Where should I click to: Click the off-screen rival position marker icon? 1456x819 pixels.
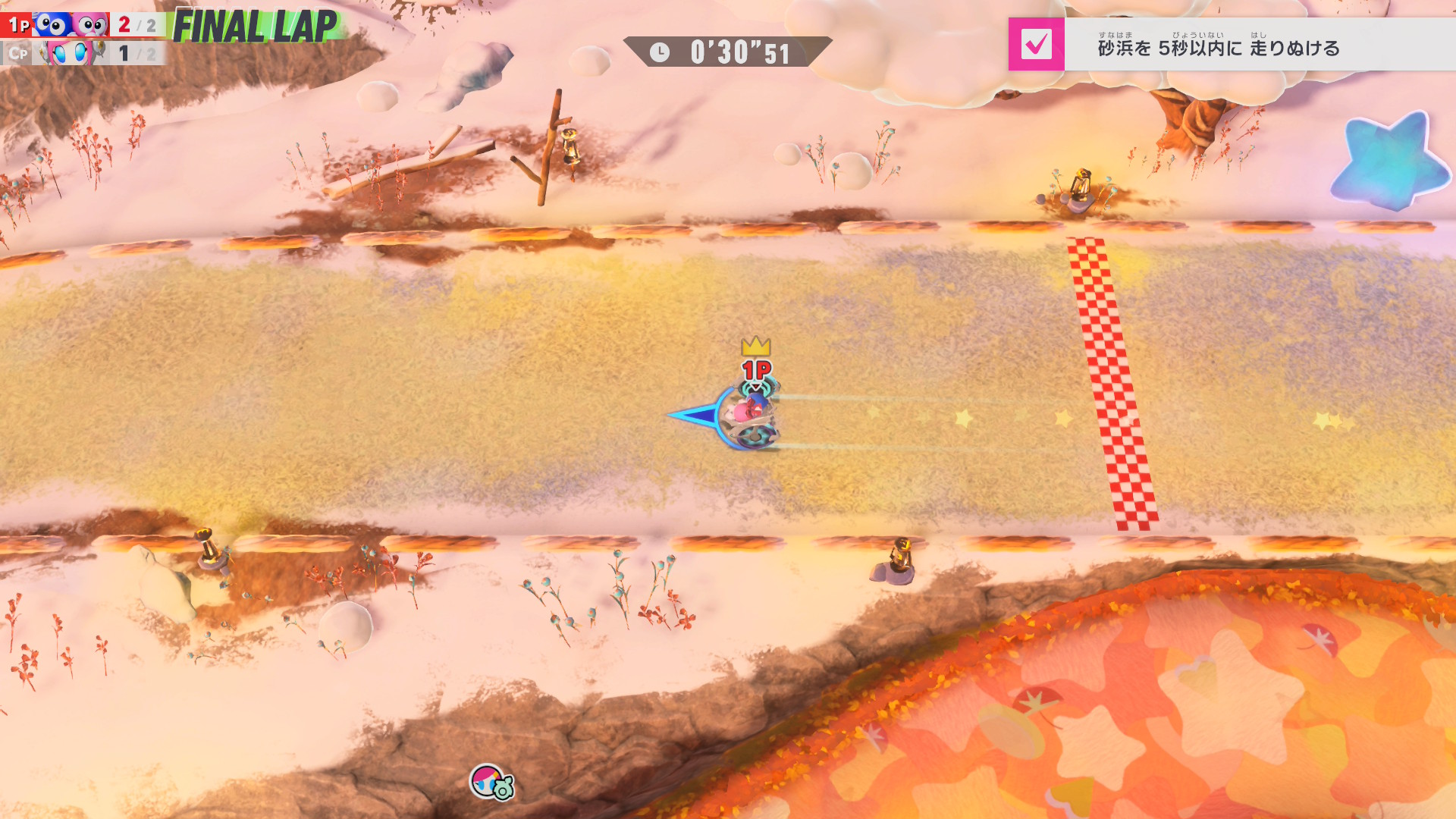coord(491,782)
